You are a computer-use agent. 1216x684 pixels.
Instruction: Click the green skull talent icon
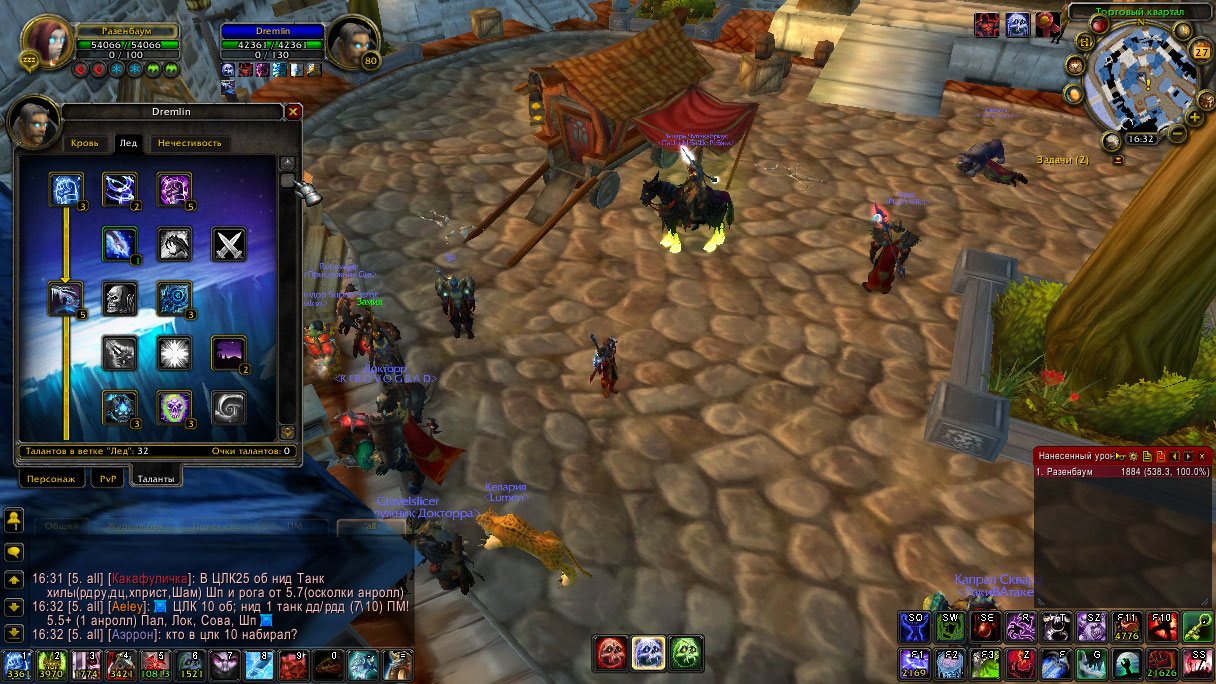coord(174,407)
